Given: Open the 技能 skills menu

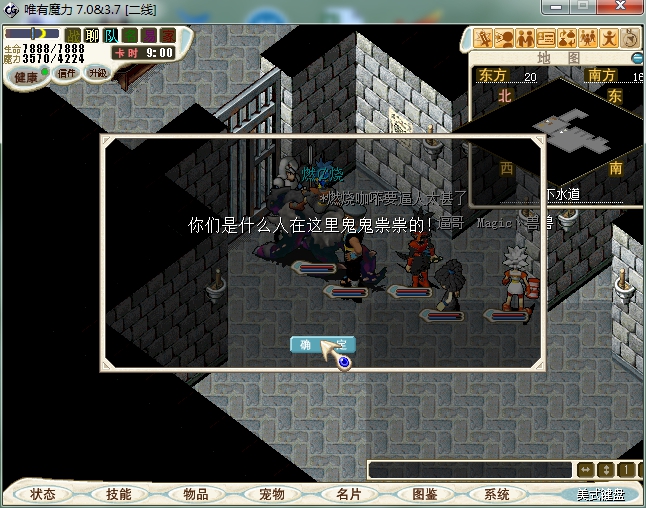Looking at the screenshot, I should [118, 494].
